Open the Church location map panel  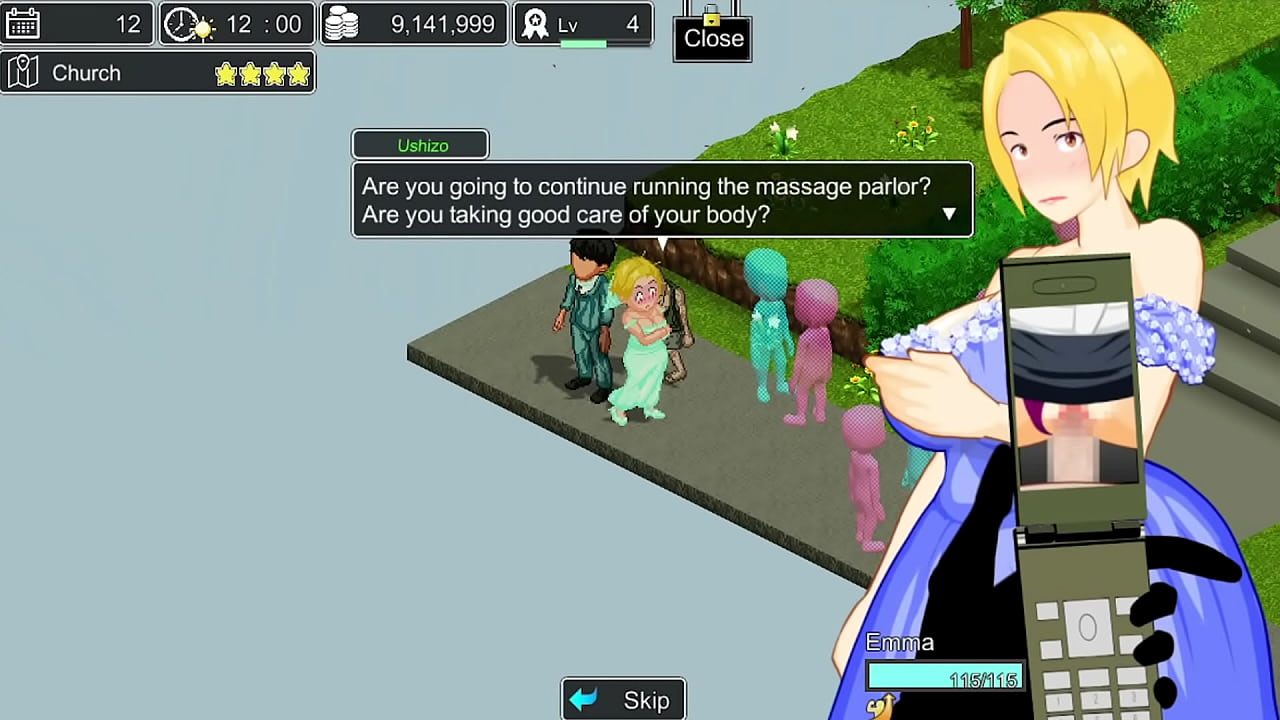click(x=158, y=73)
